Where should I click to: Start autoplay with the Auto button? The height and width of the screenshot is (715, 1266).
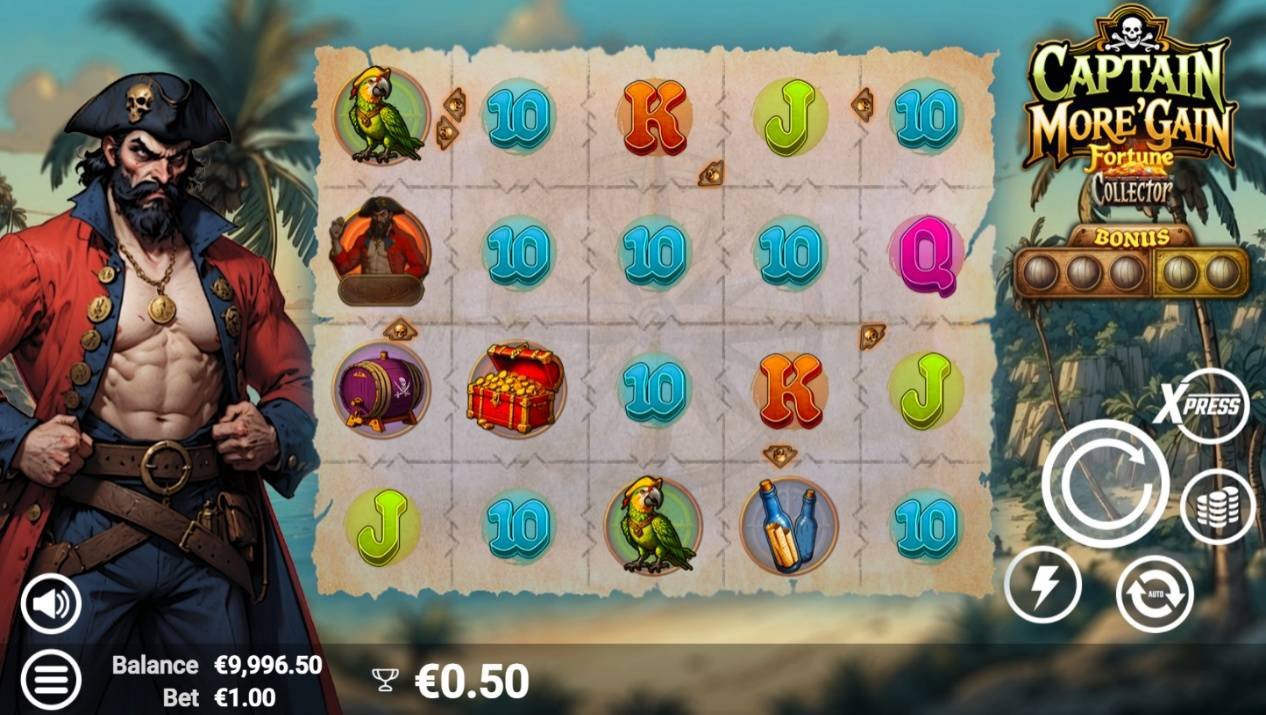(1155, 593)
